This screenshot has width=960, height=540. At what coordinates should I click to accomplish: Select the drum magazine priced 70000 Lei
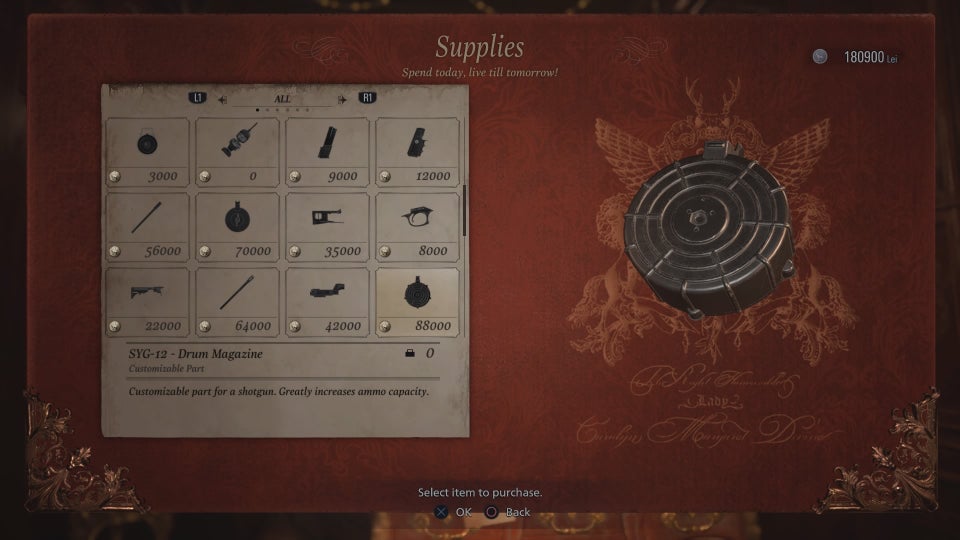(x=237, y=226)
